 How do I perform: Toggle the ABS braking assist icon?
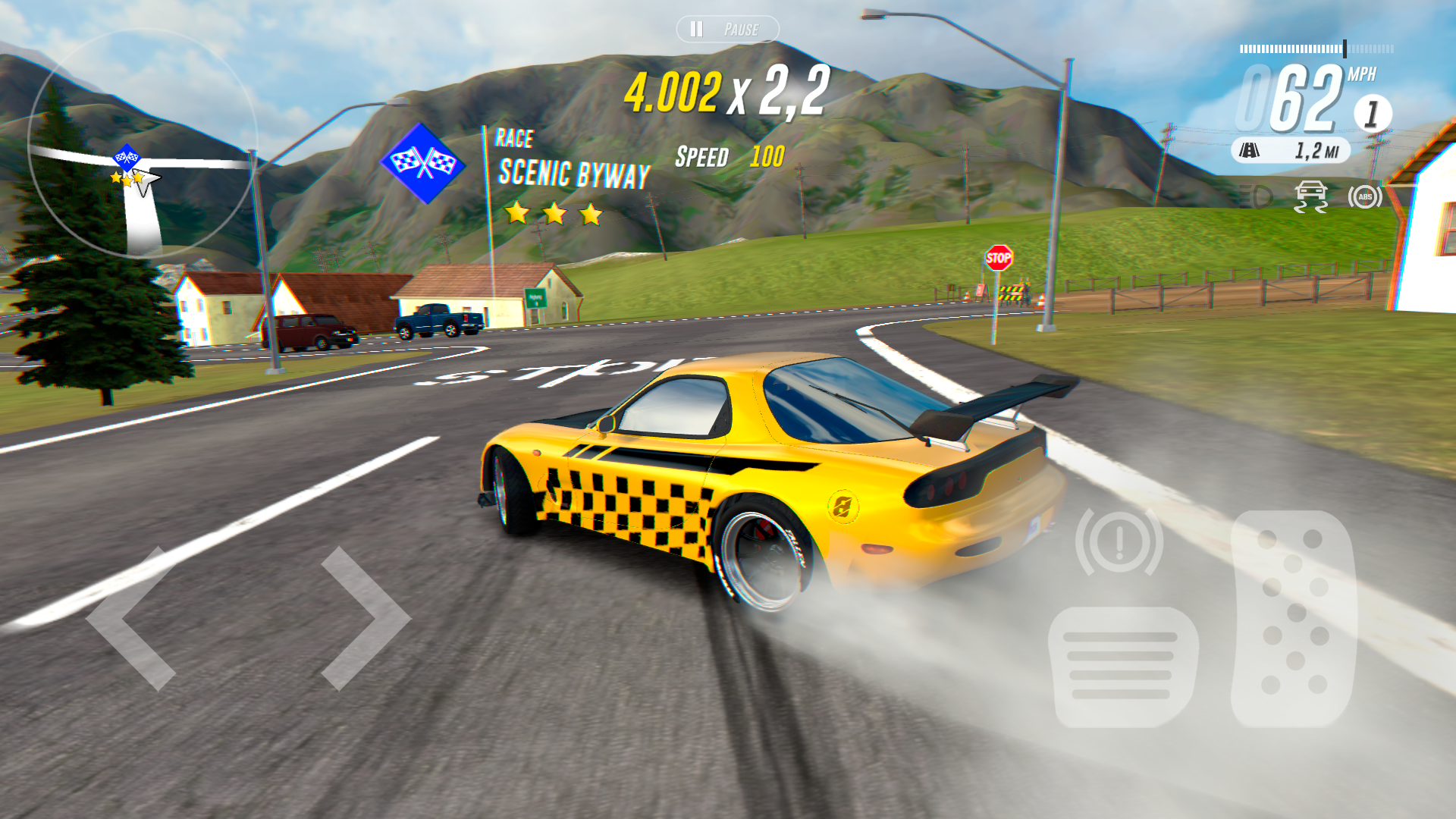click(1364, 196)
